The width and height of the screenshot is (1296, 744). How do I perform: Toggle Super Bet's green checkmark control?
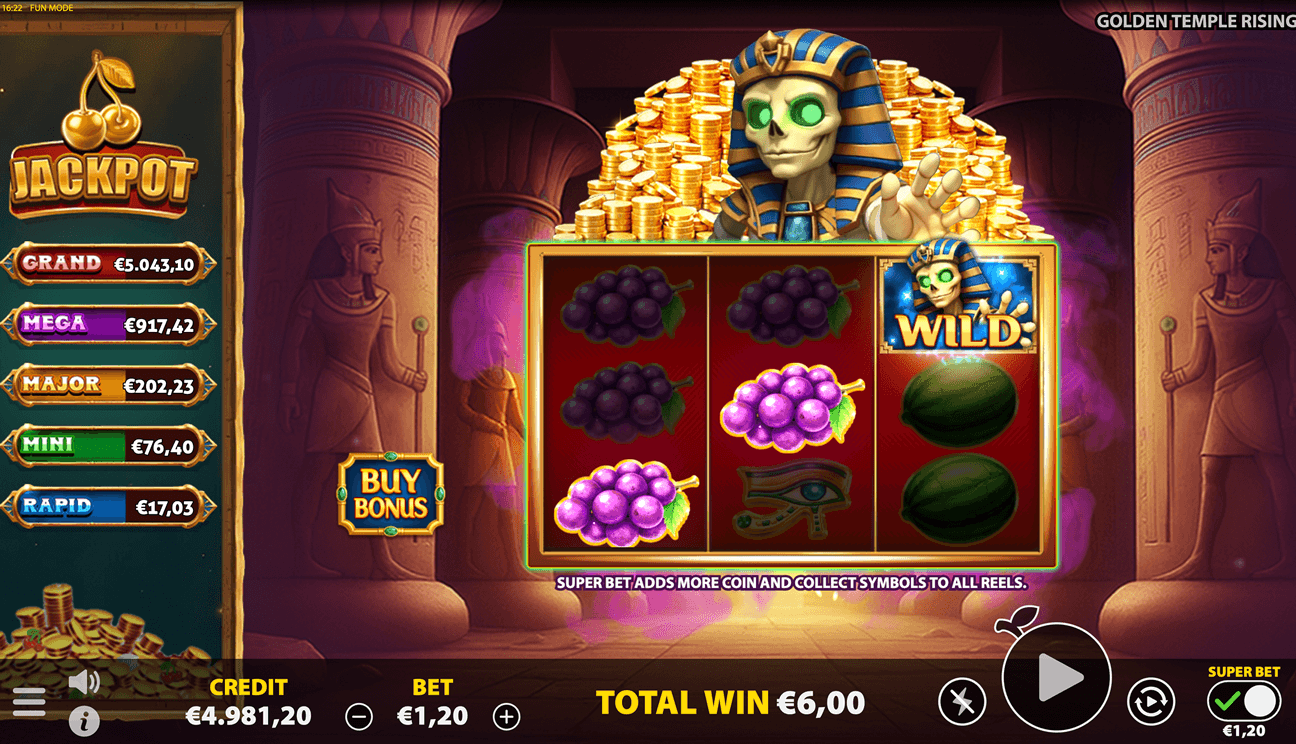click(x=1227, y=700)
